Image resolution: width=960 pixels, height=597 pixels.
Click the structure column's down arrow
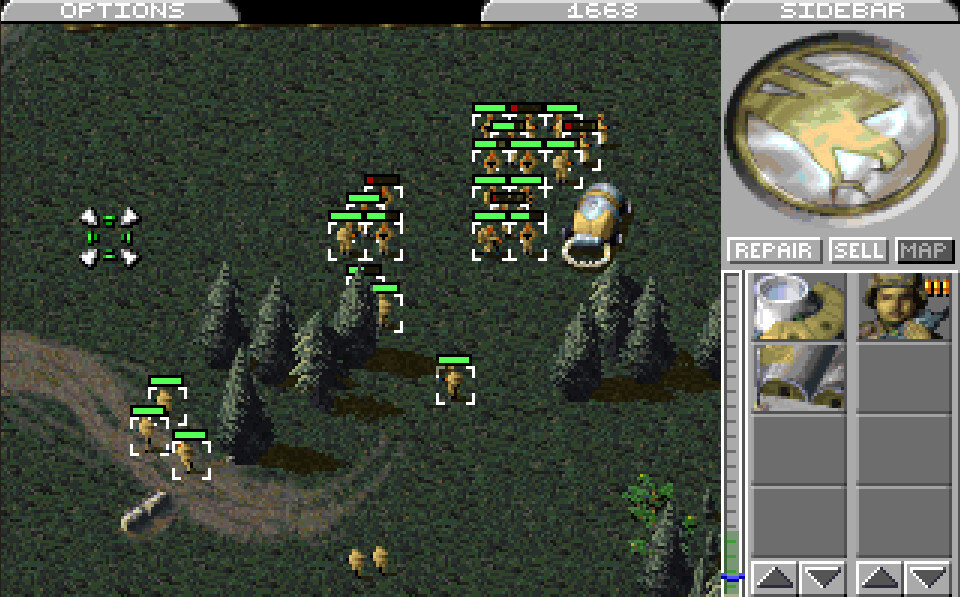click(822, 577)
